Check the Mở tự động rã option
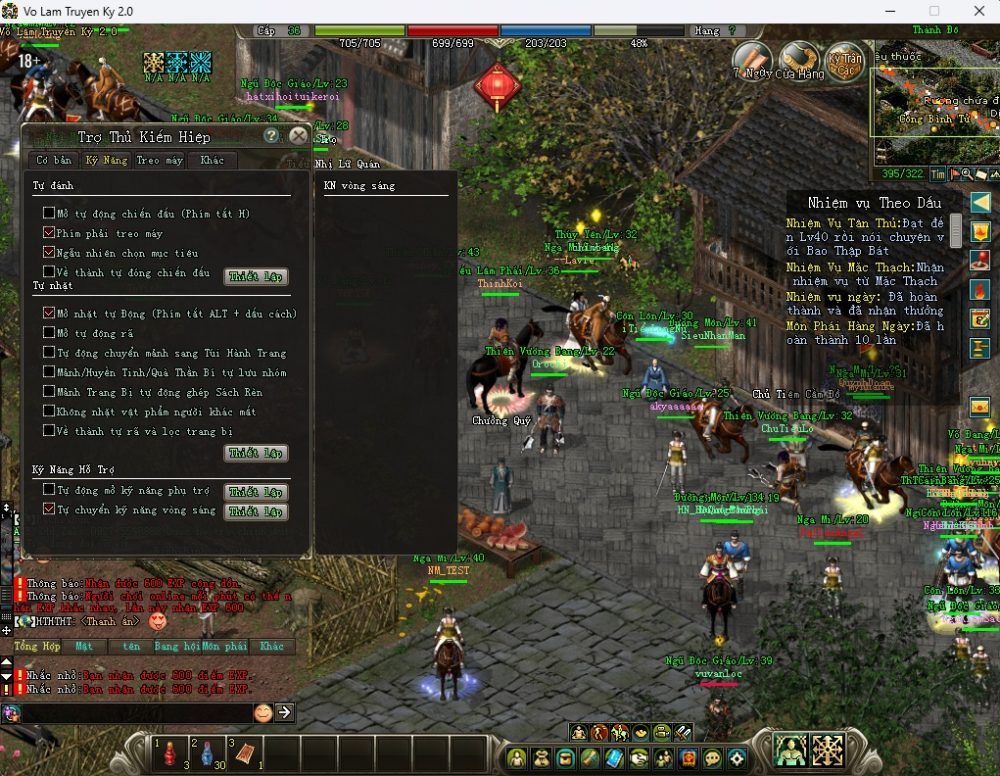1000x776 pixels. 49,333
